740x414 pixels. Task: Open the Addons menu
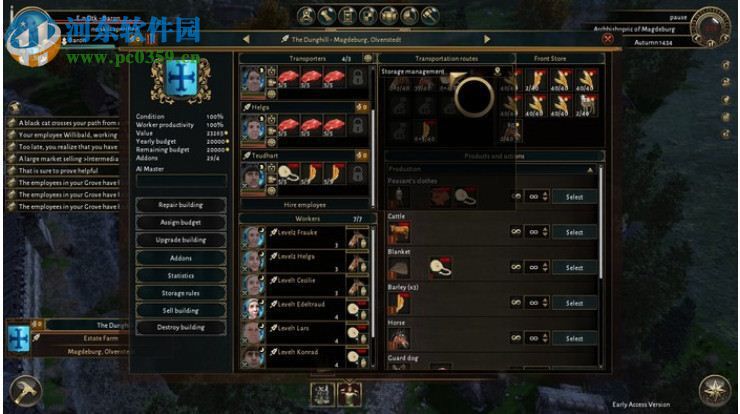181,258
